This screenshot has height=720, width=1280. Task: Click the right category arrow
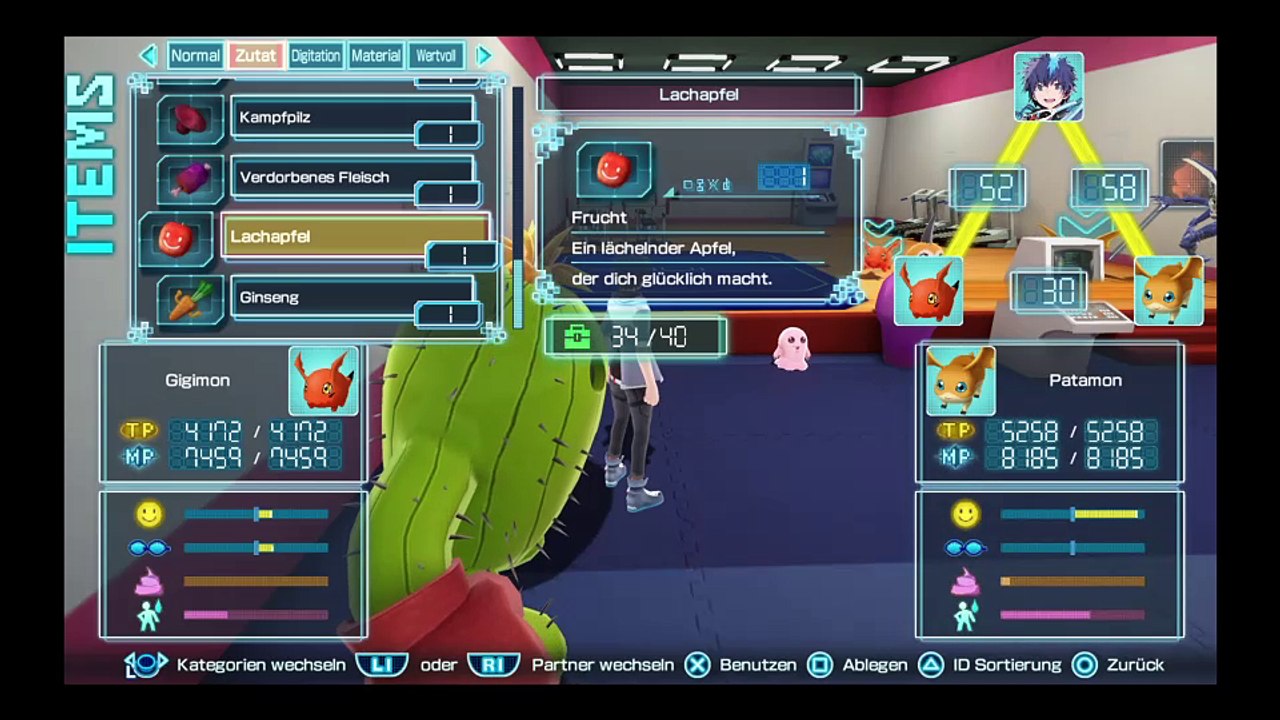484,56
